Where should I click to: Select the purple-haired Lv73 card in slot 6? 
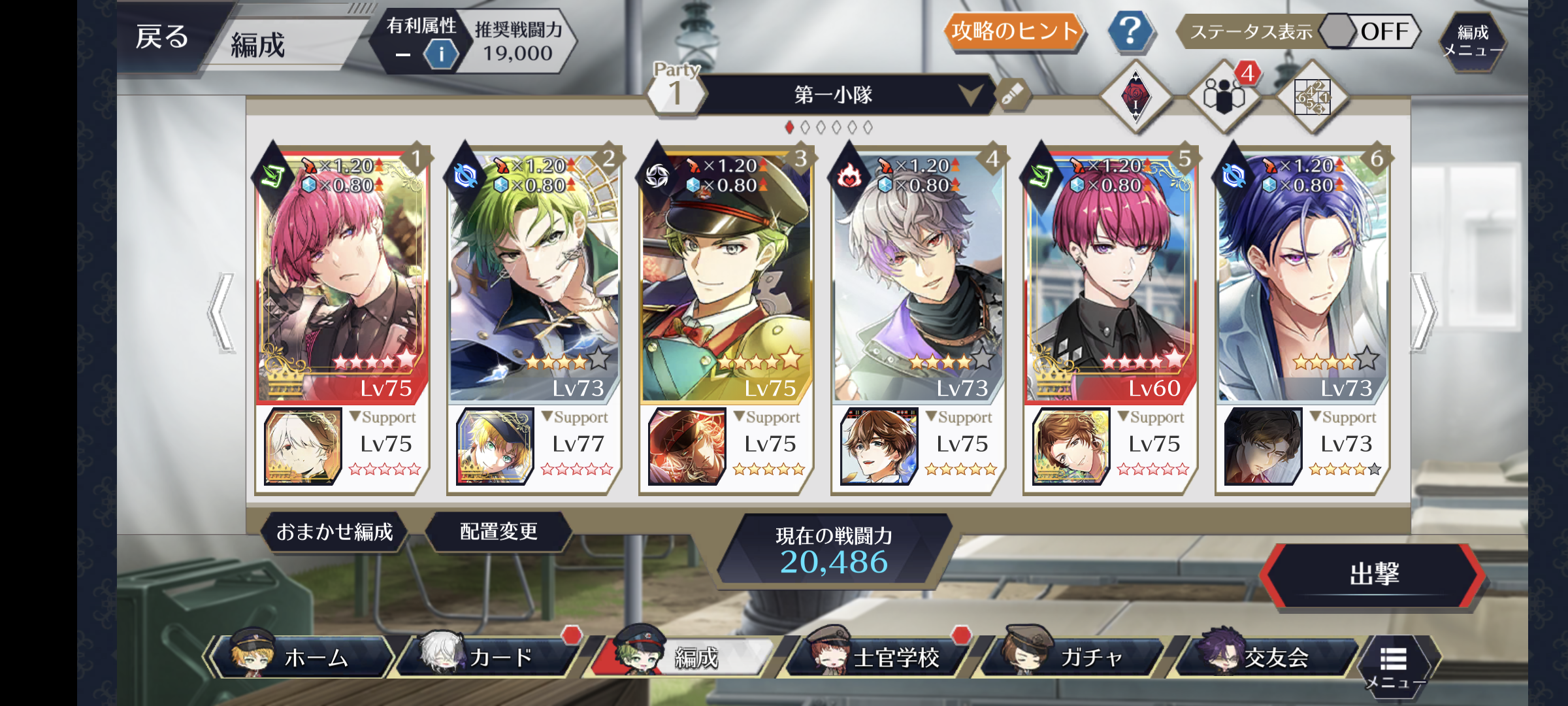tap(1301, 275)
